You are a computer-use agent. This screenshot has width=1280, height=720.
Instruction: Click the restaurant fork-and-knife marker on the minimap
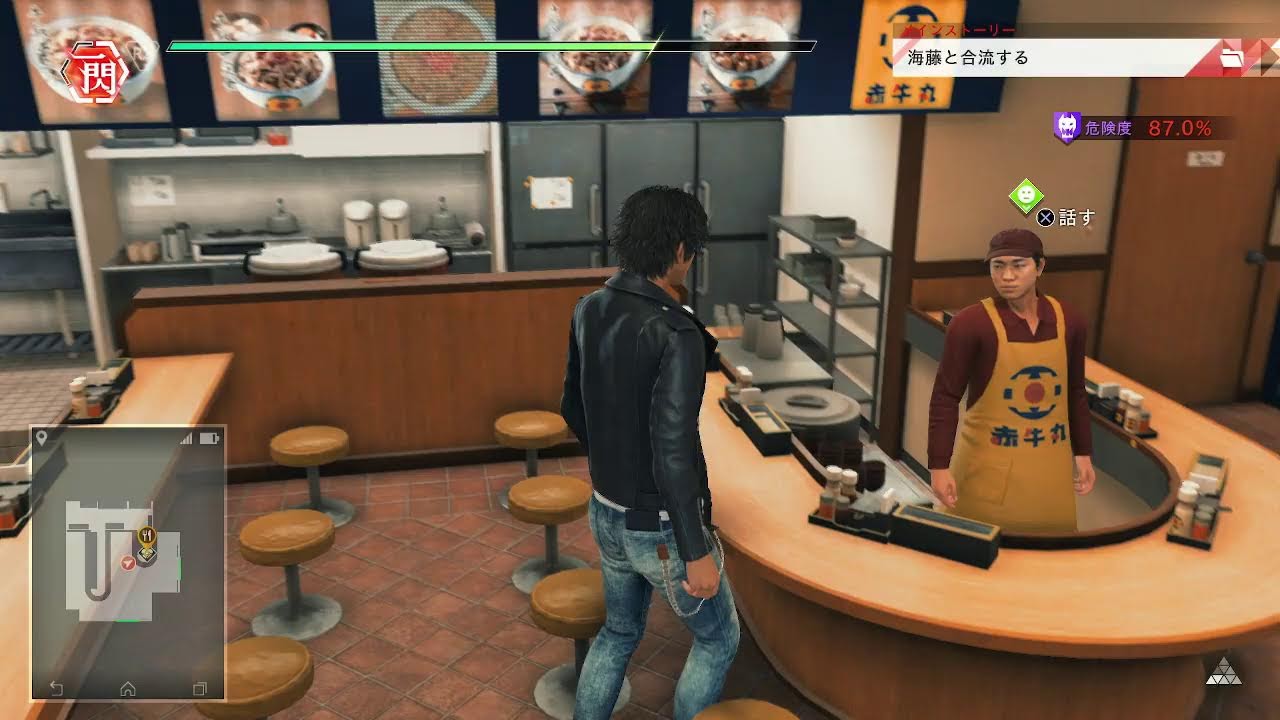(x=146, y=535)
